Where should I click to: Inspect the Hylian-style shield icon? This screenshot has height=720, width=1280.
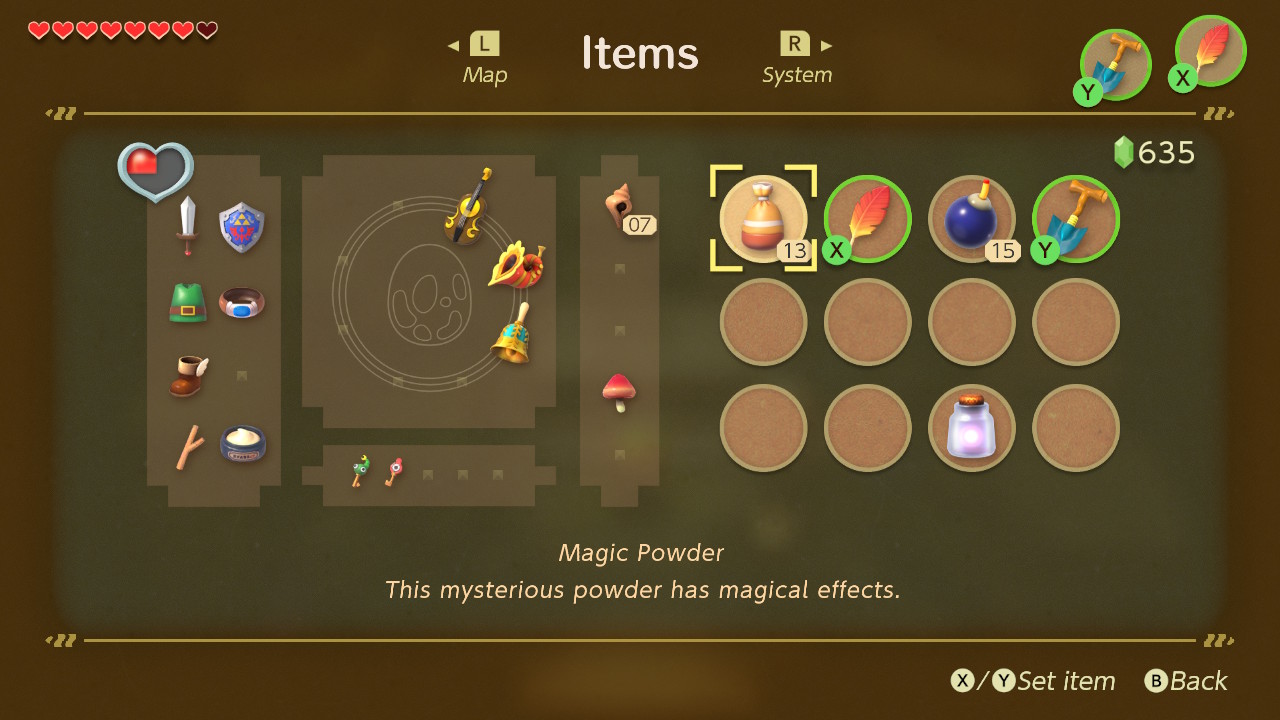point(240,226)
